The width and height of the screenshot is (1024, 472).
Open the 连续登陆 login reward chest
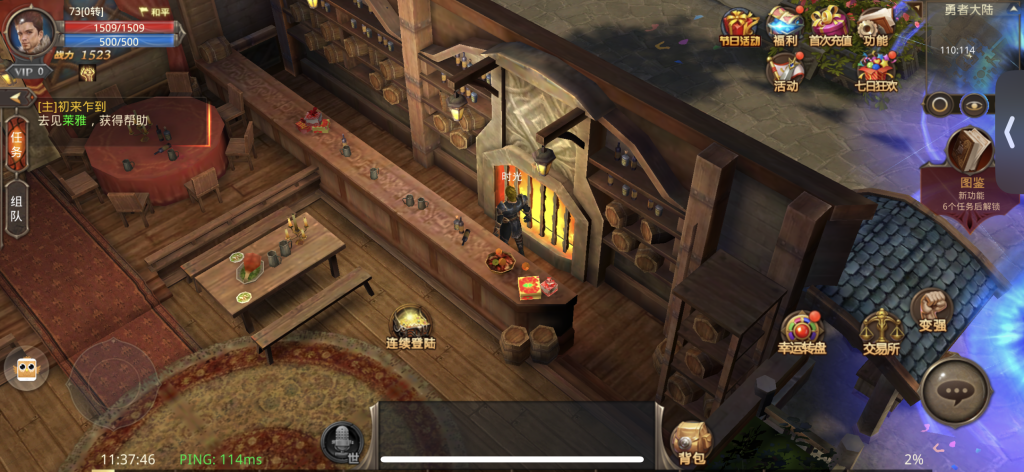[410, 326]
